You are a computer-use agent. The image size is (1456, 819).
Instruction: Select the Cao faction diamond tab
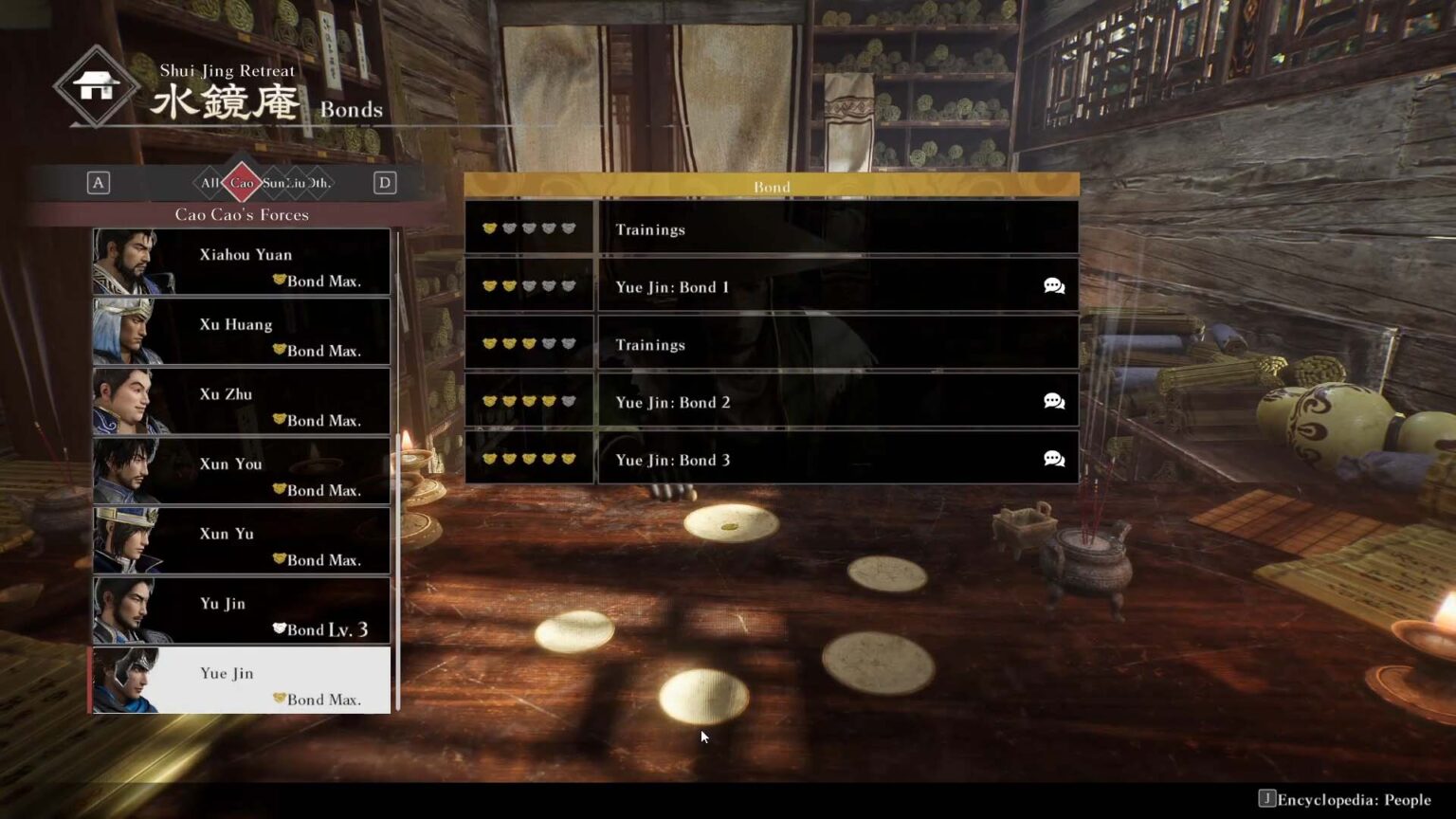point(244,182)
